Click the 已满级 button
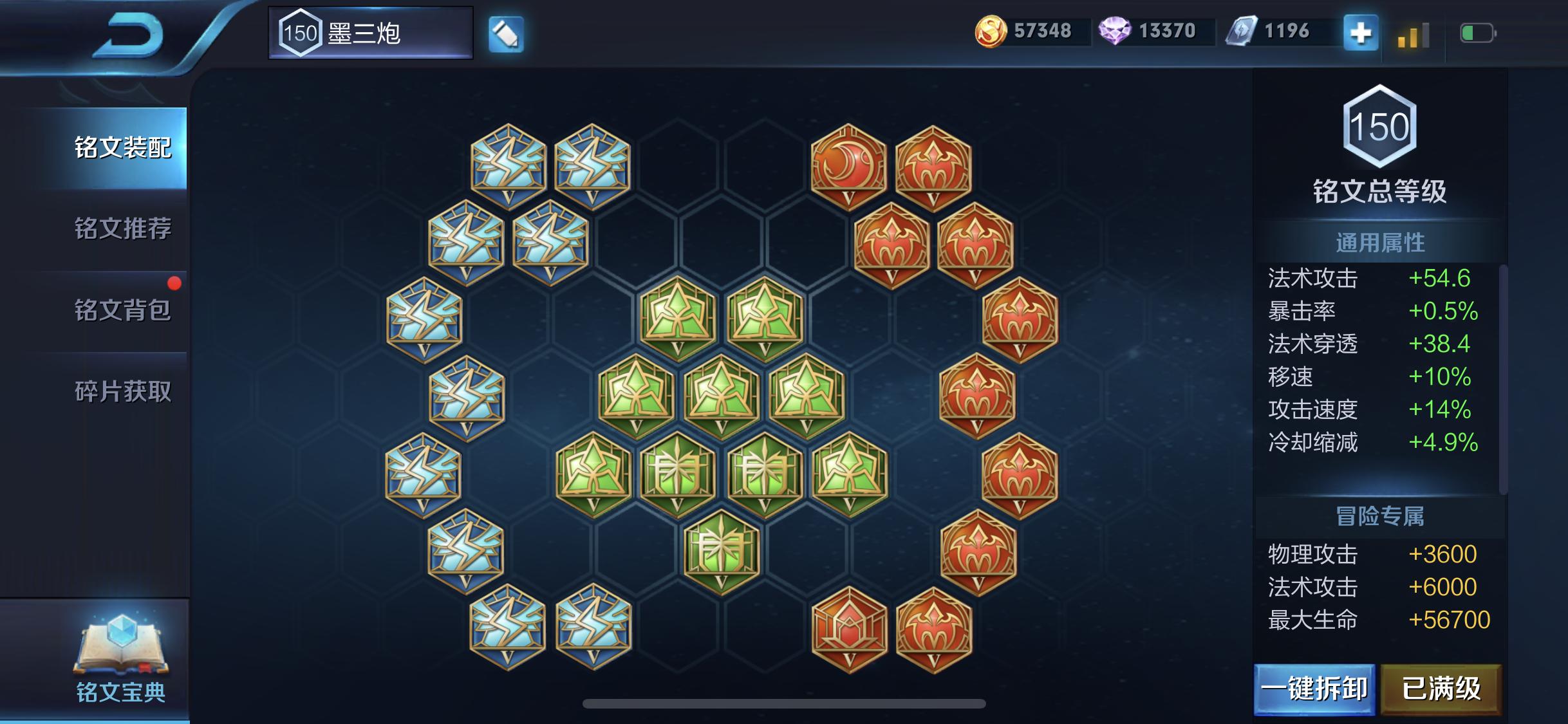 pyautogui.click(x=1441, y=689)
